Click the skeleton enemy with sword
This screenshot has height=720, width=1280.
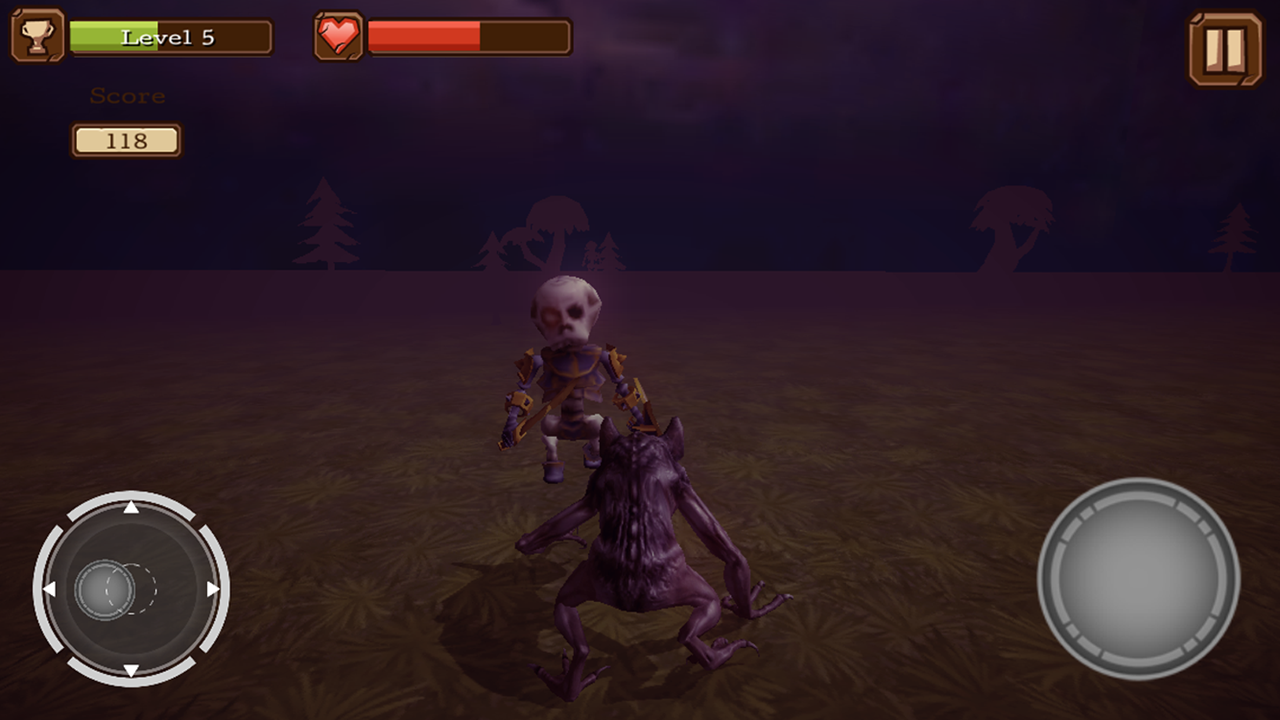pos(570,370)
